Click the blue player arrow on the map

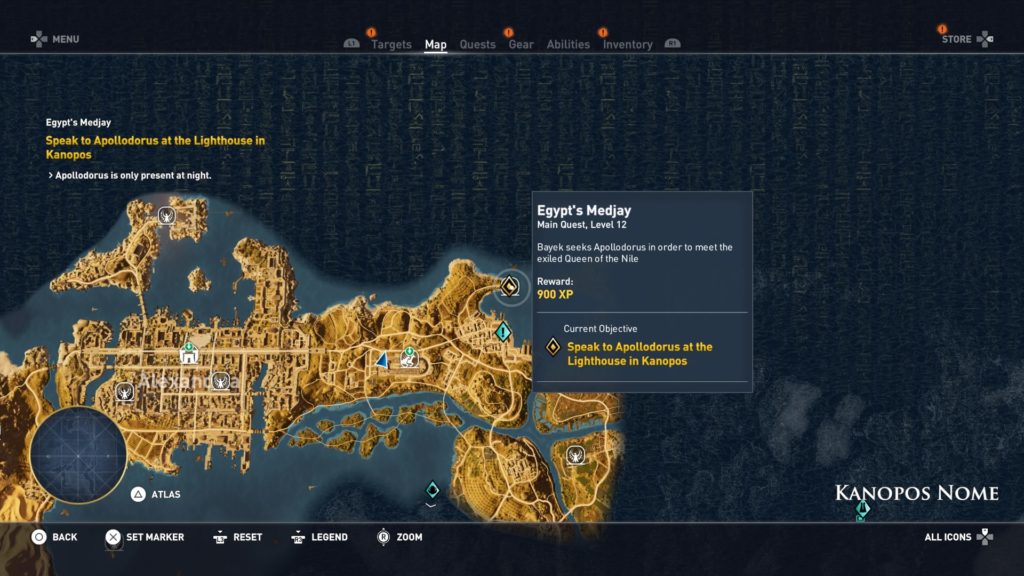point(380,360)
